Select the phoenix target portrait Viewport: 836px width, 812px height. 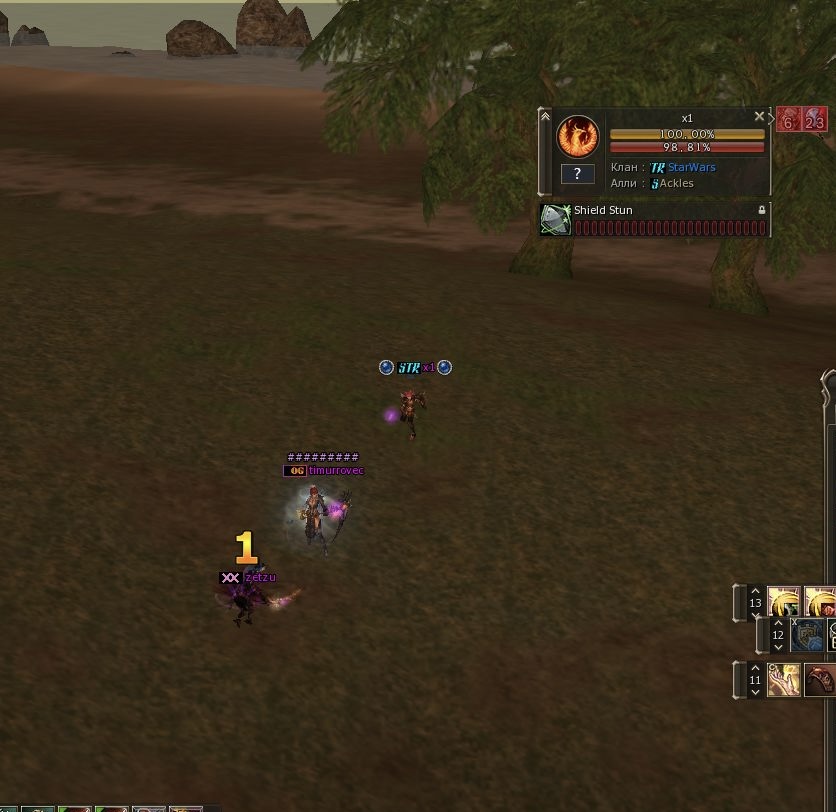[578, 137]
